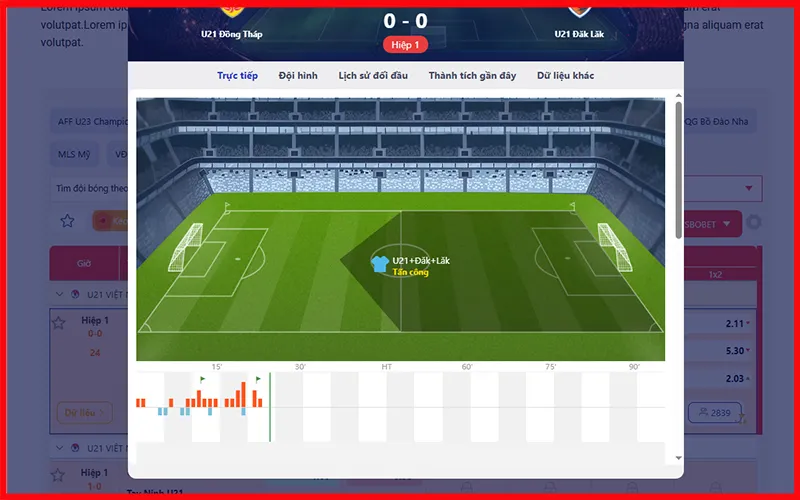Image resolution: width=800 pixels, height=500 pixels.
Task: Click the Dữ liệu button under Hiệp 1
Action: click(x=80, y=412)
